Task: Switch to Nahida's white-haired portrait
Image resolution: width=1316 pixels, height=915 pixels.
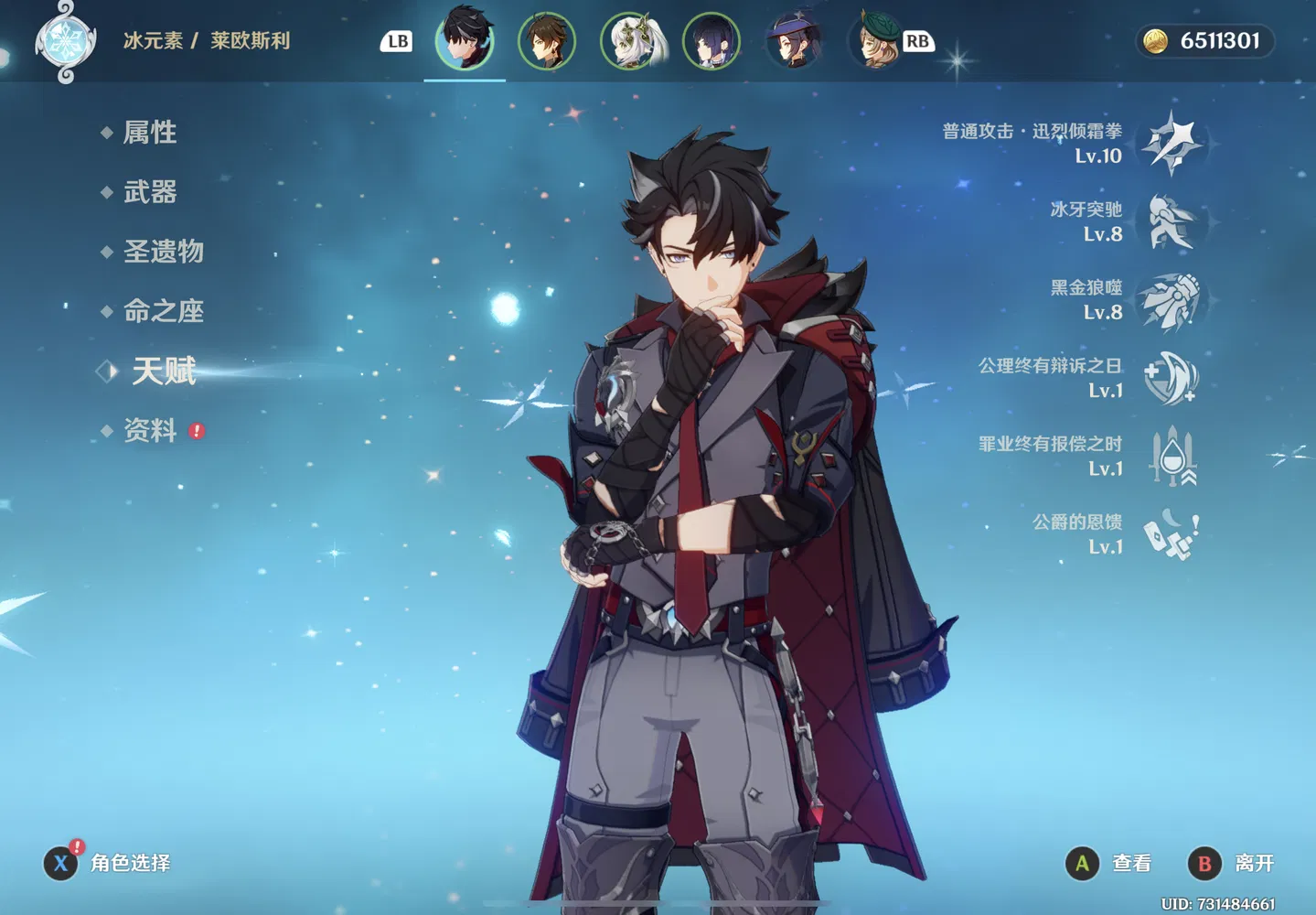Action: [629, 40]
